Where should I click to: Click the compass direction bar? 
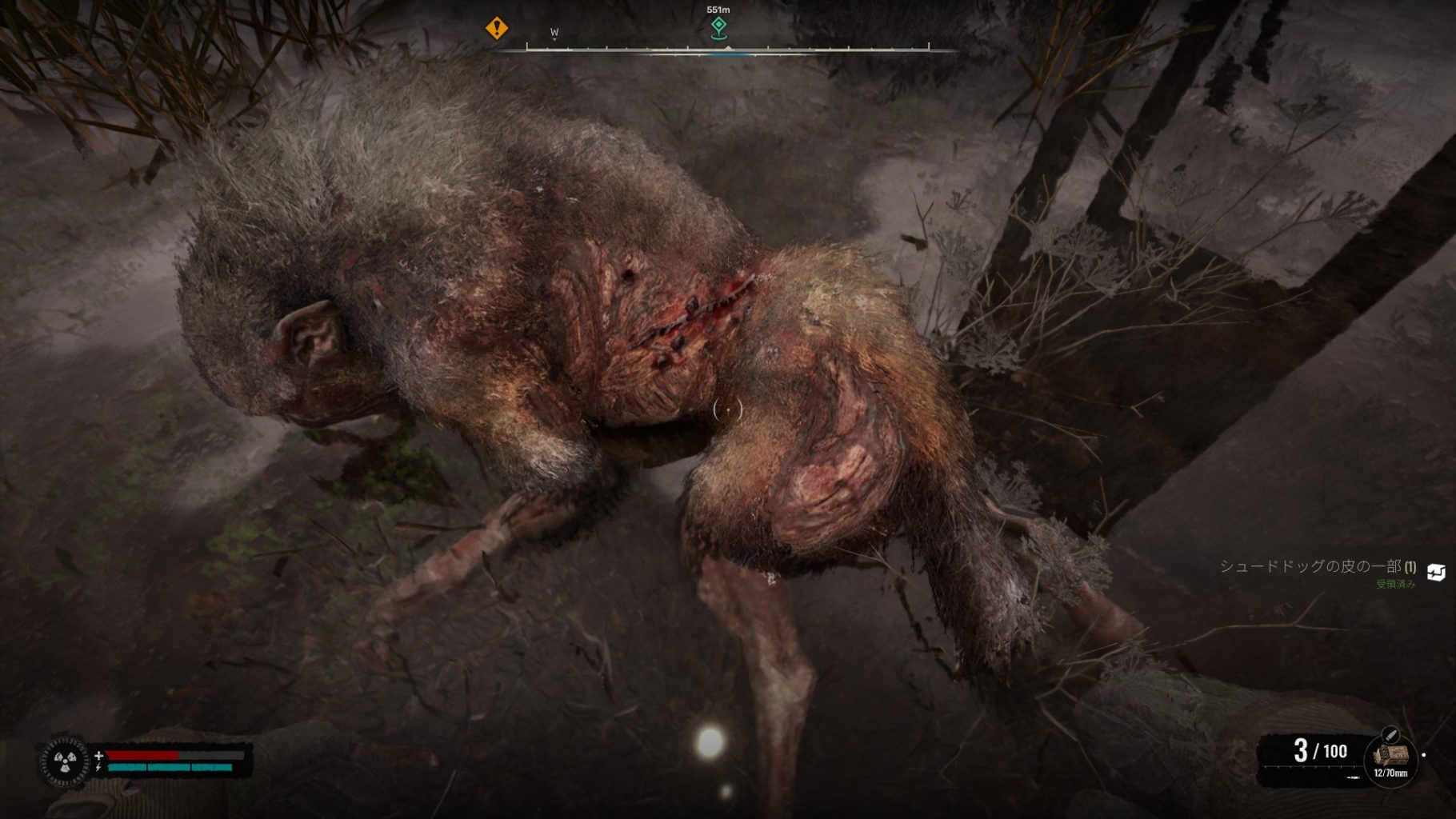(726, 50)
